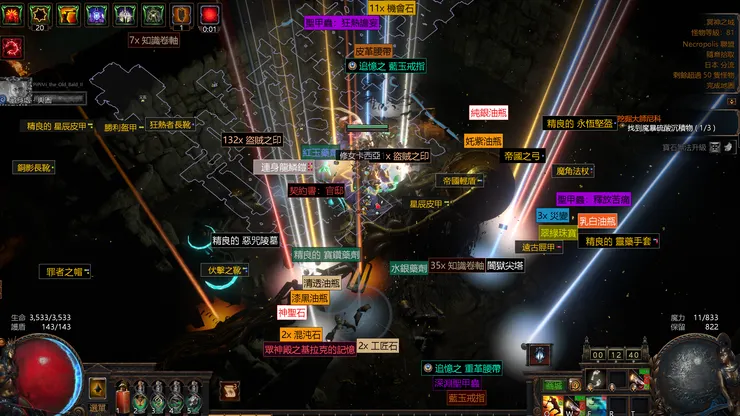Select the blue dagger icon above the skill bar
The height and width of the screenshot is (416, 740).
tap(538, 354)
